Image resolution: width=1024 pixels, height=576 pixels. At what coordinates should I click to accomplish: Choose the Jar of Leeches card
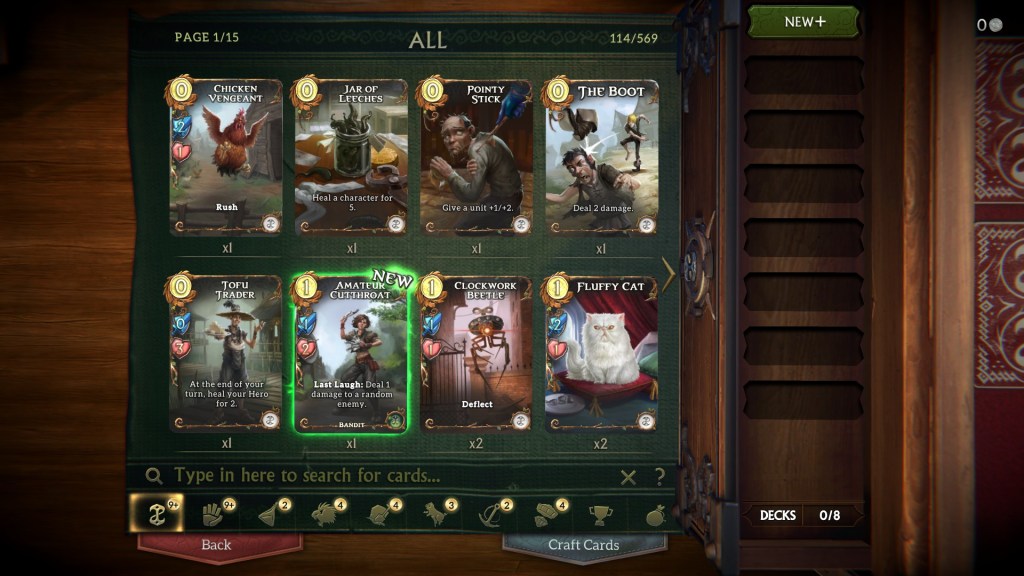click(x=351, y=157)
